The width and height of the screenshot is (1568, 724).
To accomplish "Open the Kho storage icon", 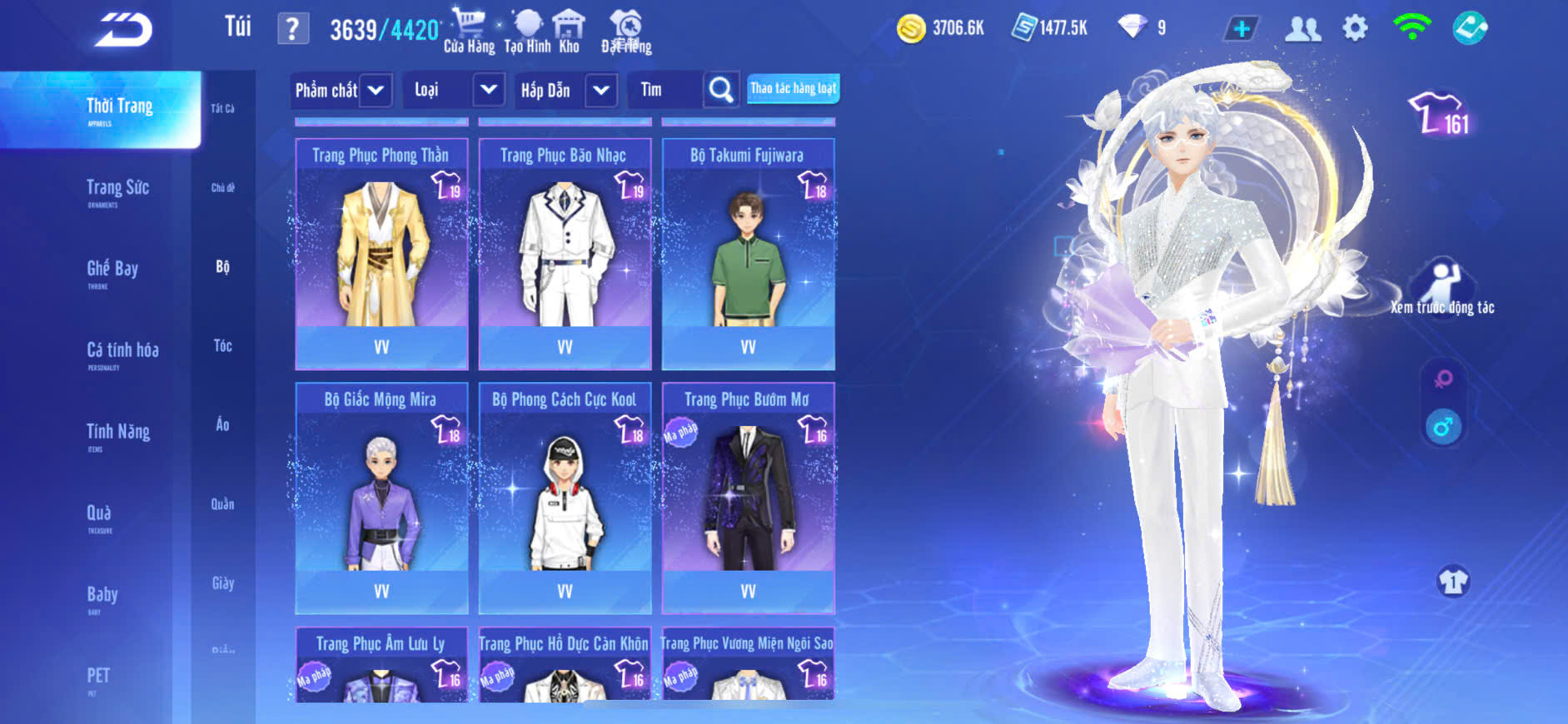I will pos(569,31).
